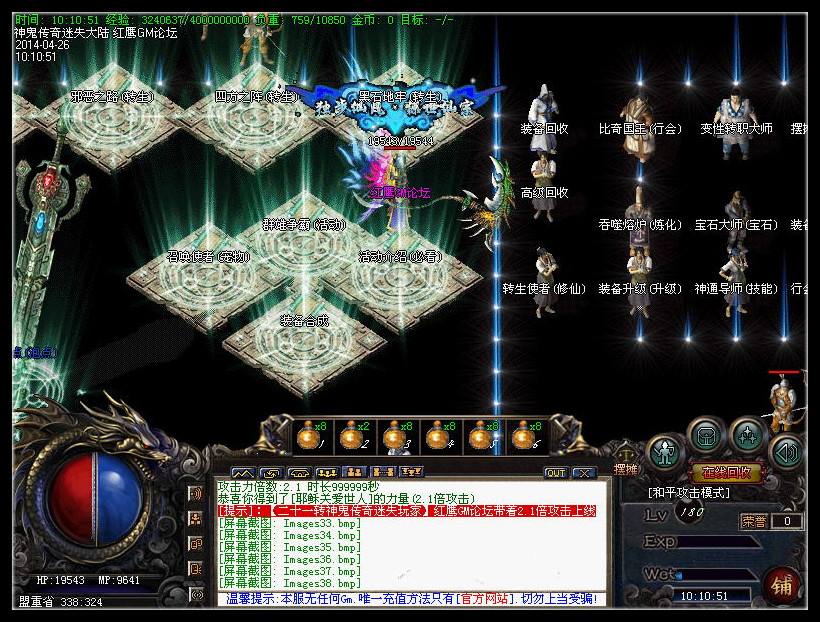Open the red 铺 shop button
Viewport: 820px width, 622px height.
pyautogui.click(x=781, y=586)
